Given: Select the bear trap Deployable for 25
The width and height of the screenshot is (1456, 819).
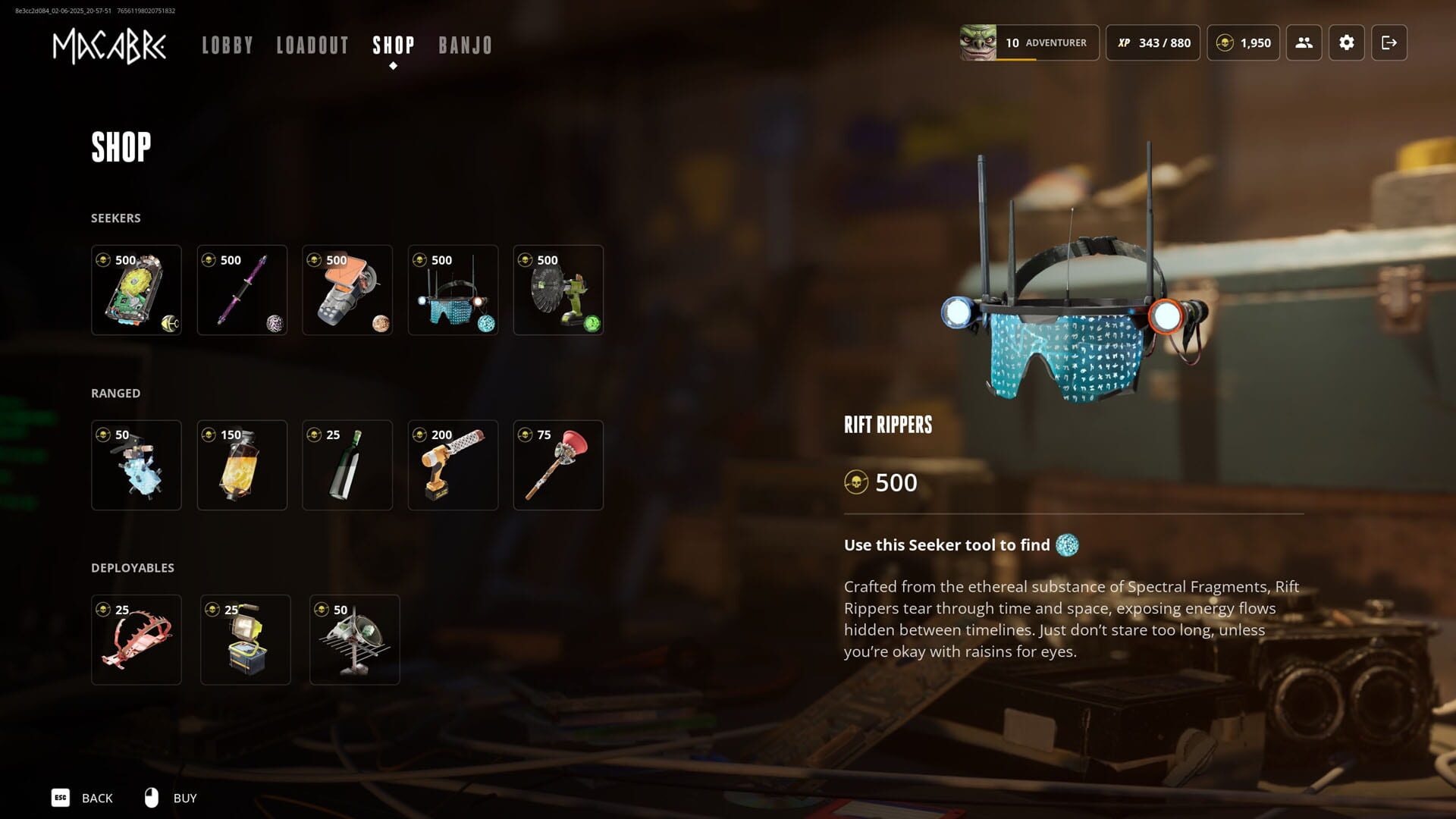Looking at the screenshot, I should pos(136,639).
